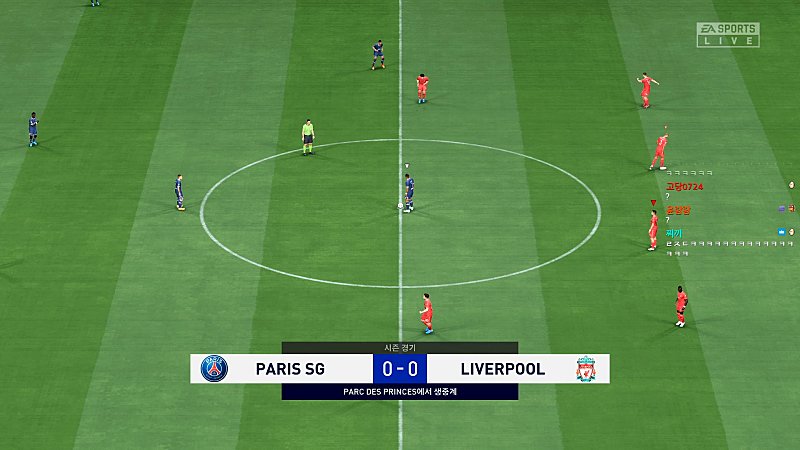The width and height of the screenshot is (800, 450).
Task: Click the Liverpool club crest
Action: coord(586,369)
